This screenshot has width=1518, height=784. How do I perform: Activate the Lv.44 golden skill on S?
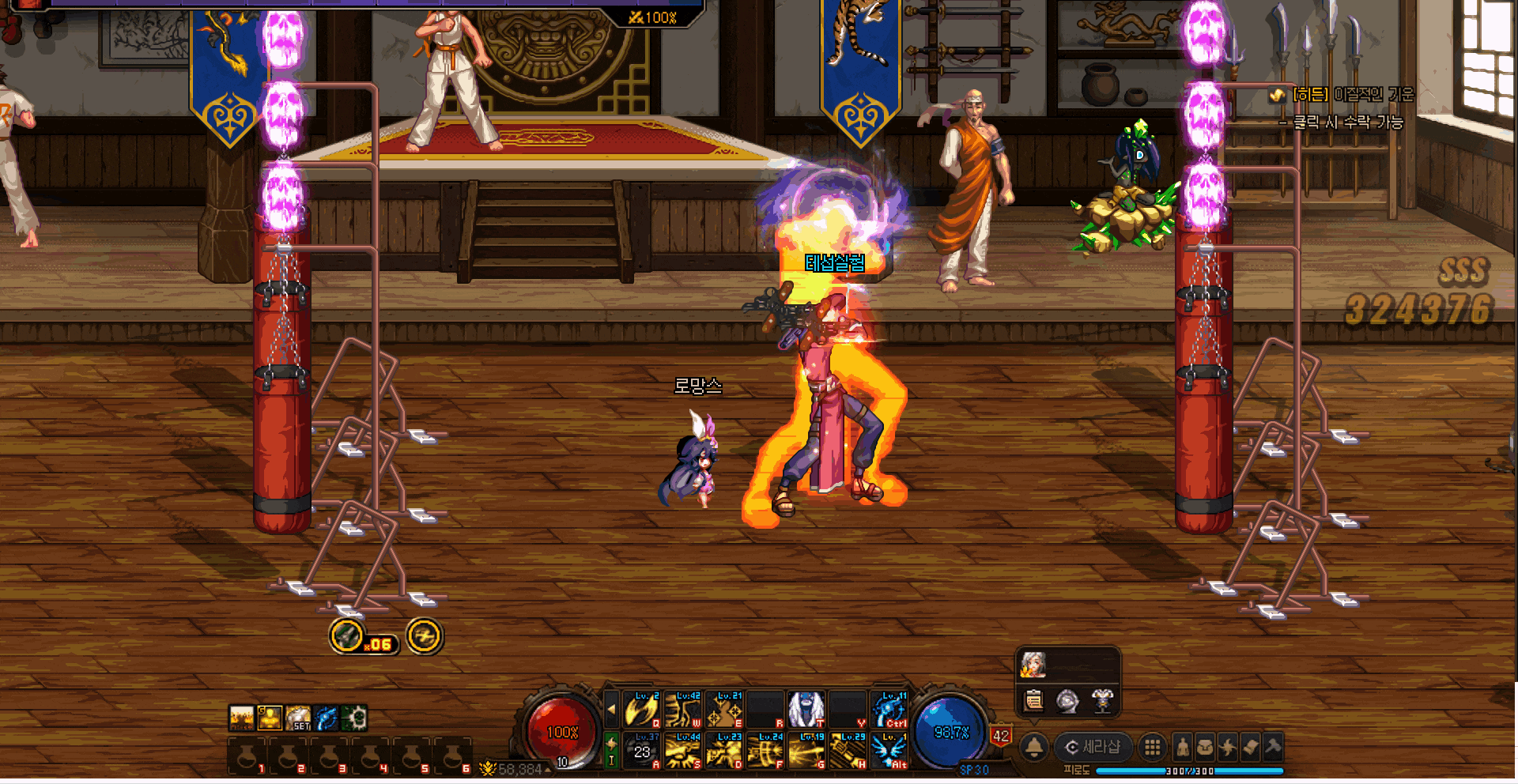point(683,751)
